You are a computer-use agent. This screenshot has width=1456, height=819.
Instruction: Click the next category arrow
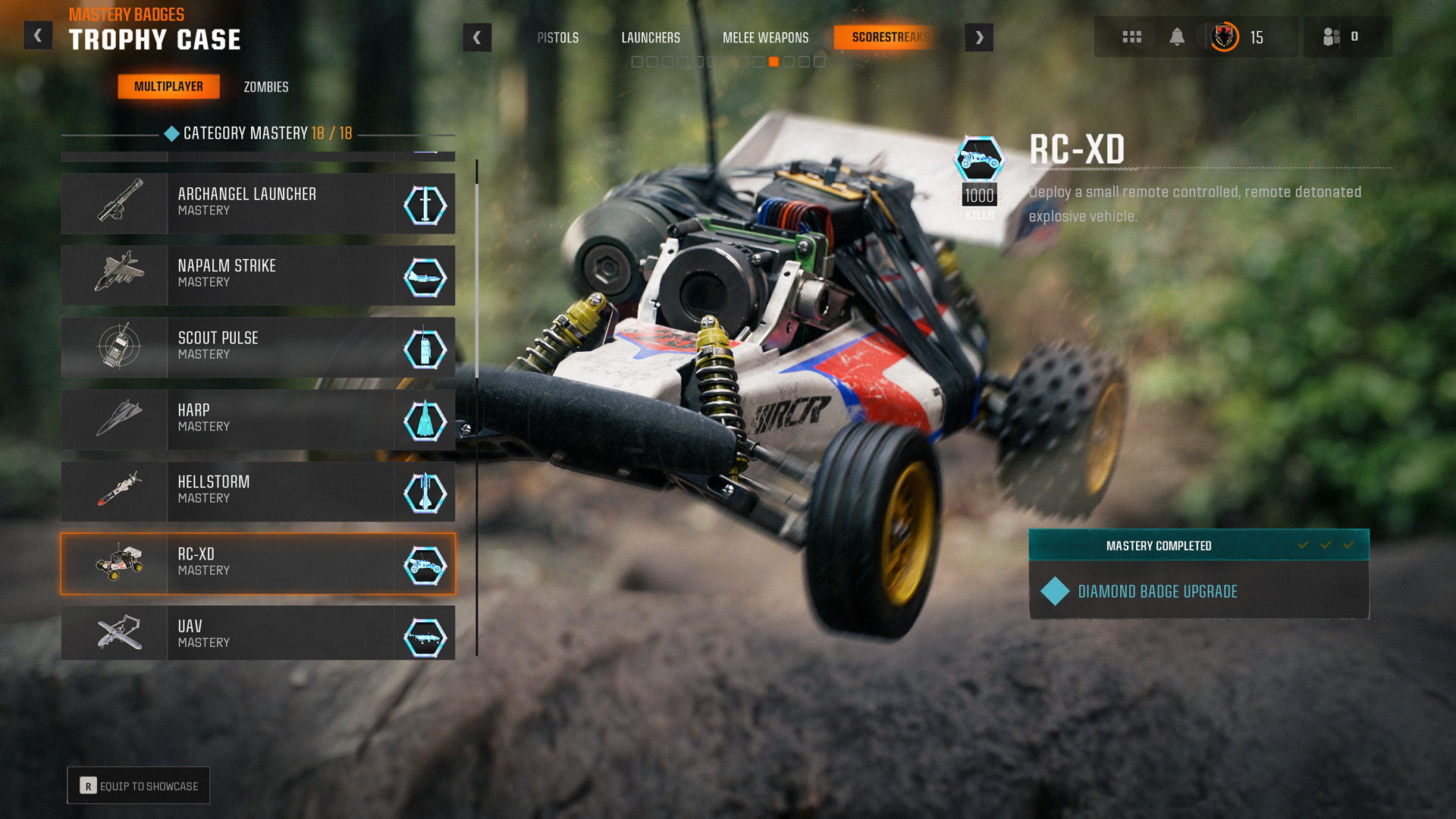pyautogui.click(x=979, y=37)
